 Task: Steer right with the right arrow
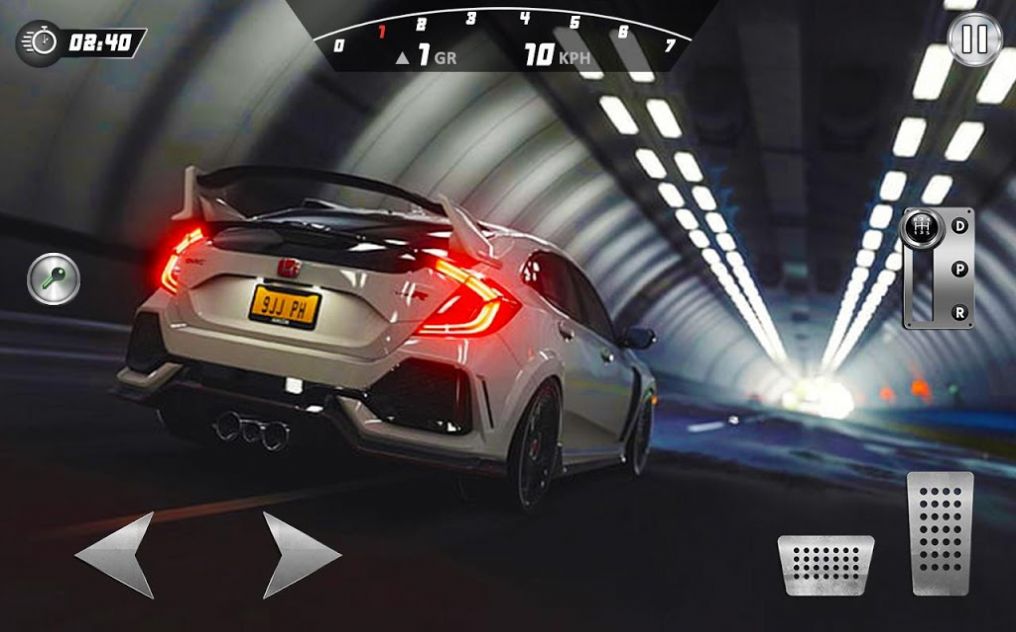click(x=299, y=555)
